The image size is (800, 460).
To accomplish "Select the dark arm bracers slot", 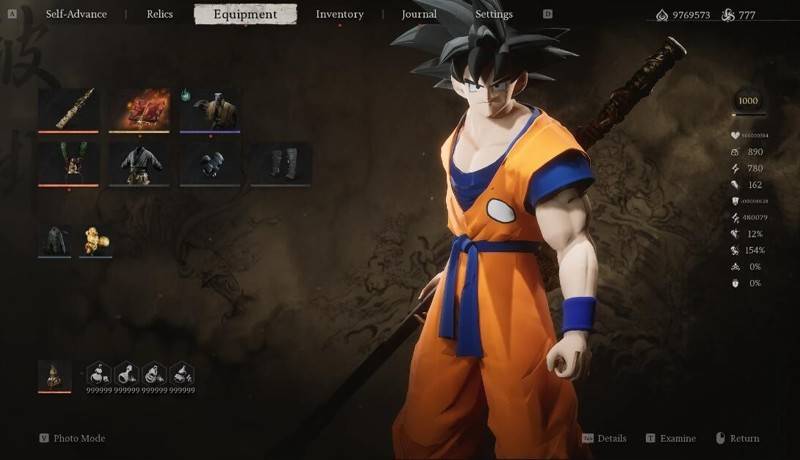I will coord(210,162).
